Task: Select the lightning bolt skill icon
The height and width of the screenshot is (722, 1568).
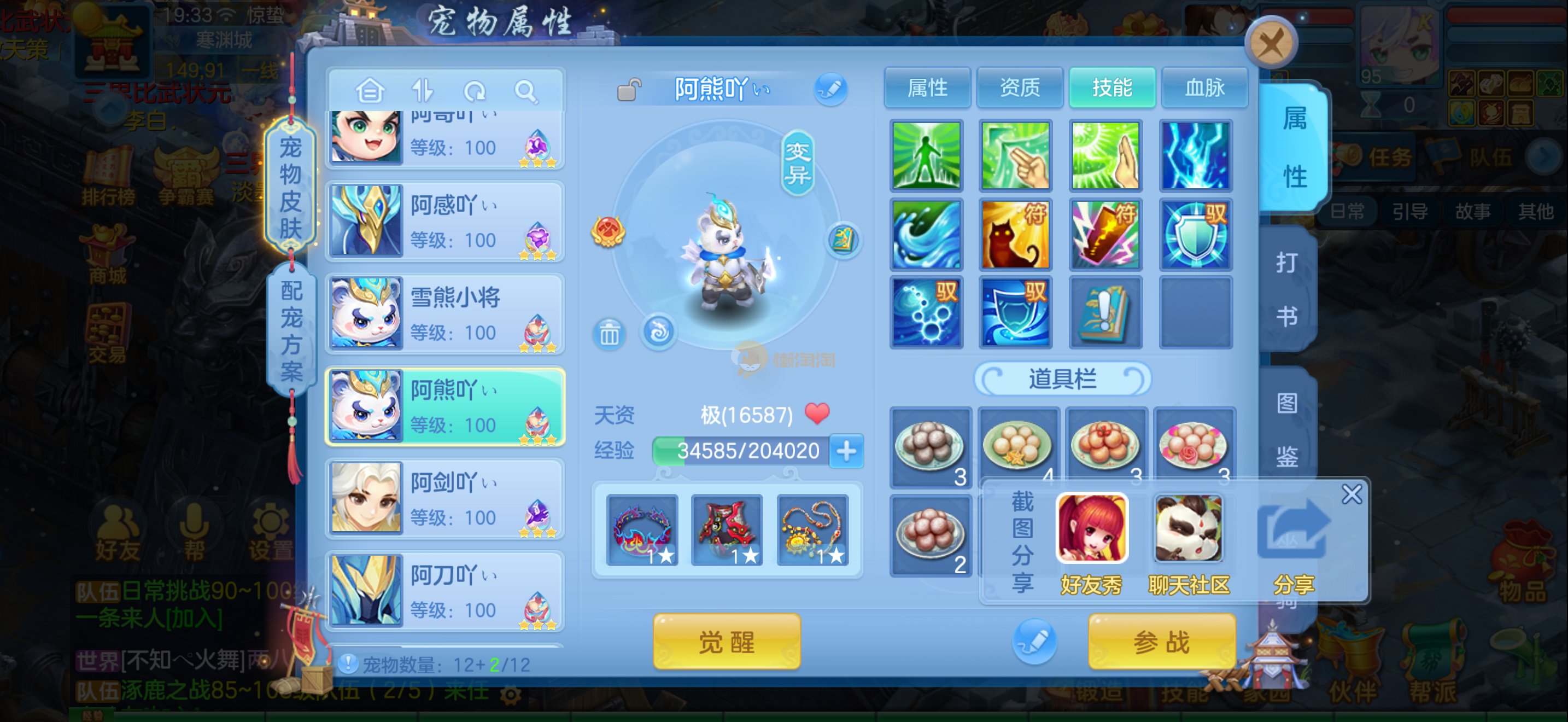Action: (1196, 156)
